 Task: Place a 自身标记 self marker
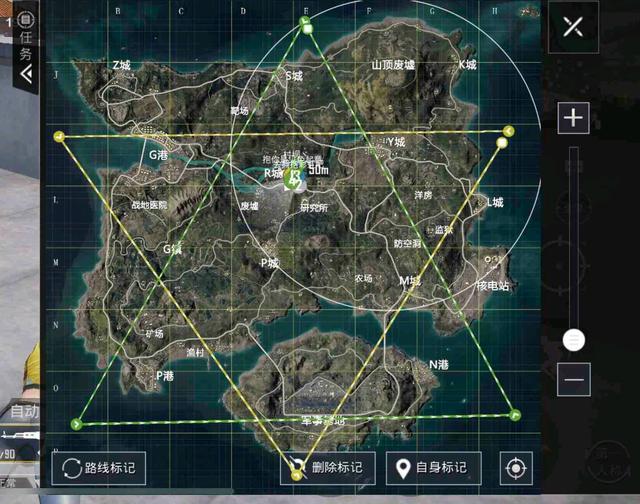(x=433, y=467)
